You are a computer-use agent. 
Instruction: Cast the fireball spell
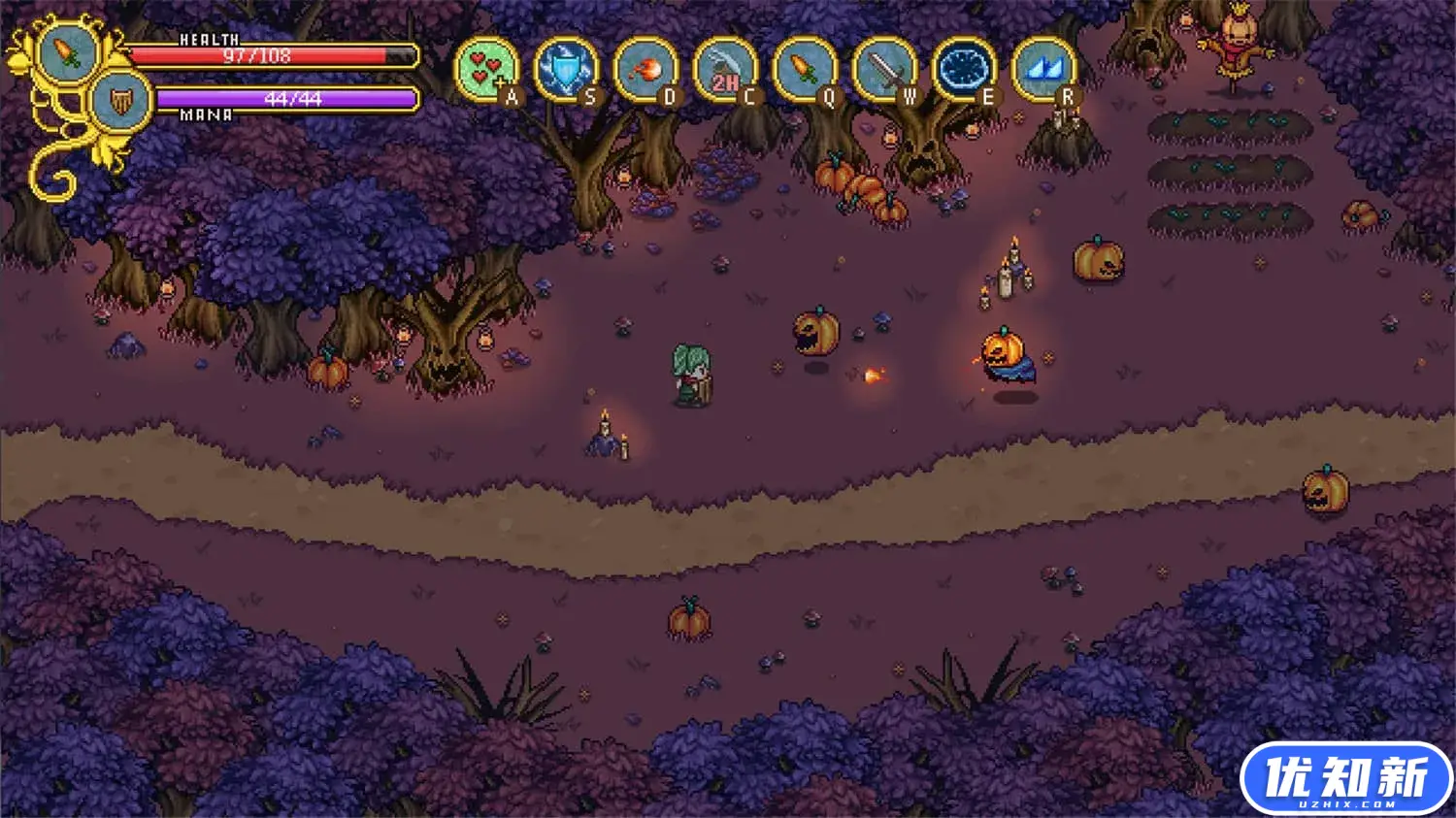tap(645, 70)
